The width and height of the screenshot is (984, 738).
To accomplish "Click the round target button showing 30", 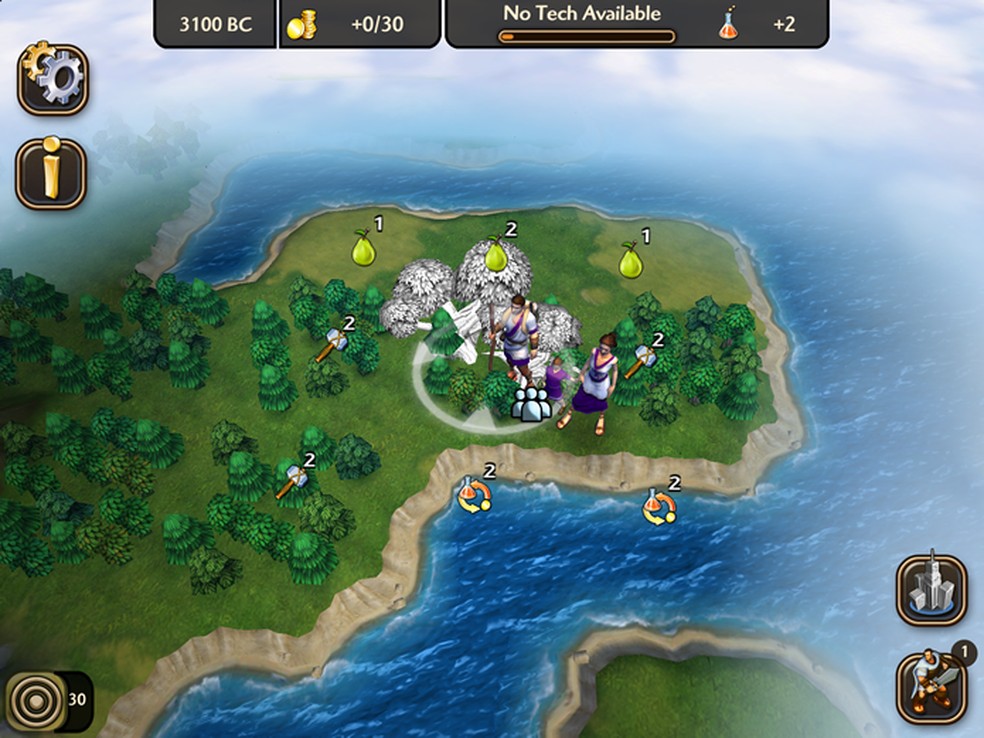I will 36,699.
